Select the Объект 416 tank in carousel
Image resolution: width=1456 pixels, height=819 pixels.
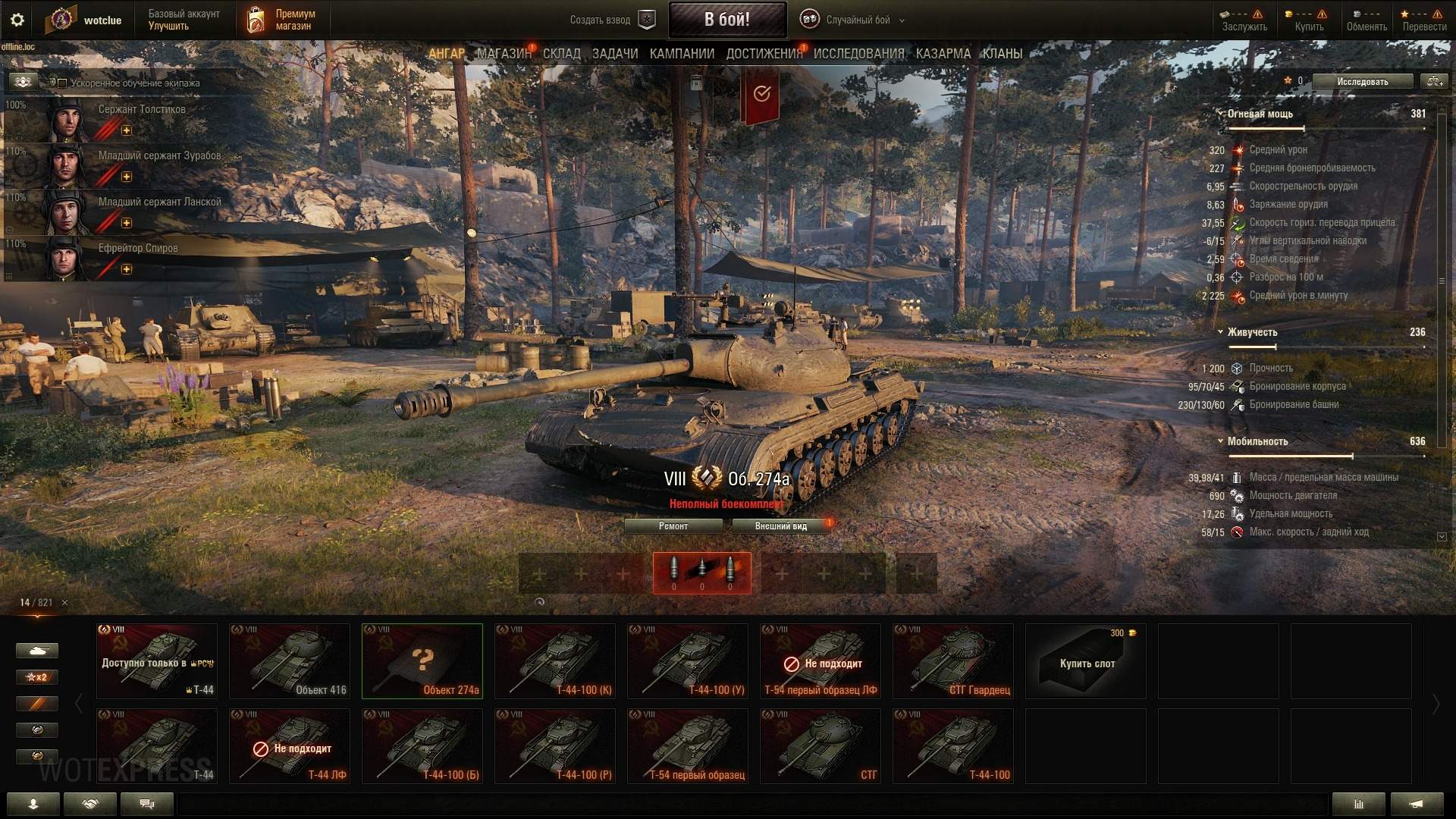289,661
